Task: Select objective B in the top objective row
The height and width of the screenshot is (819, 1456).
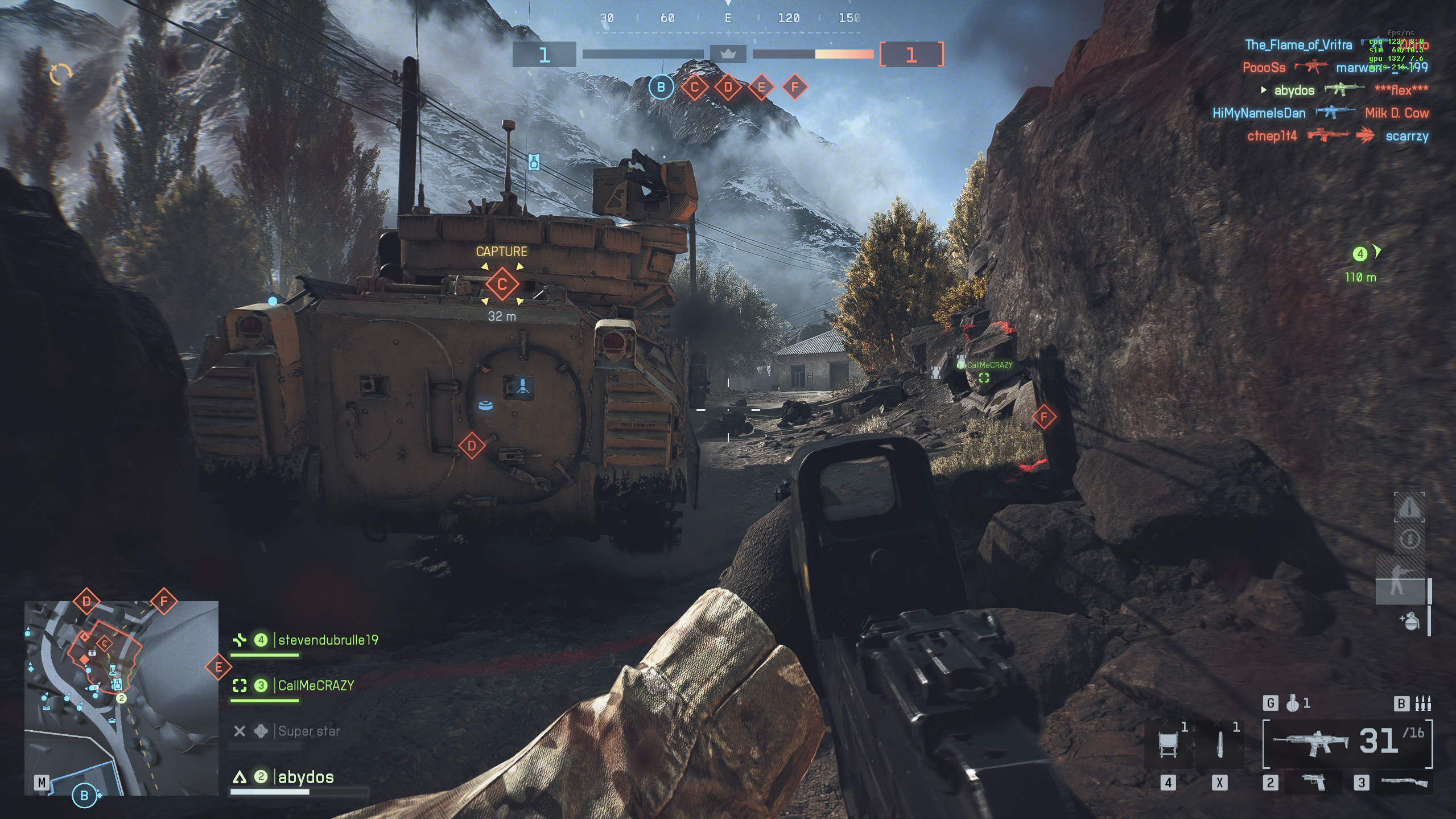Action: pyautogui.click(x=661, y=87)
